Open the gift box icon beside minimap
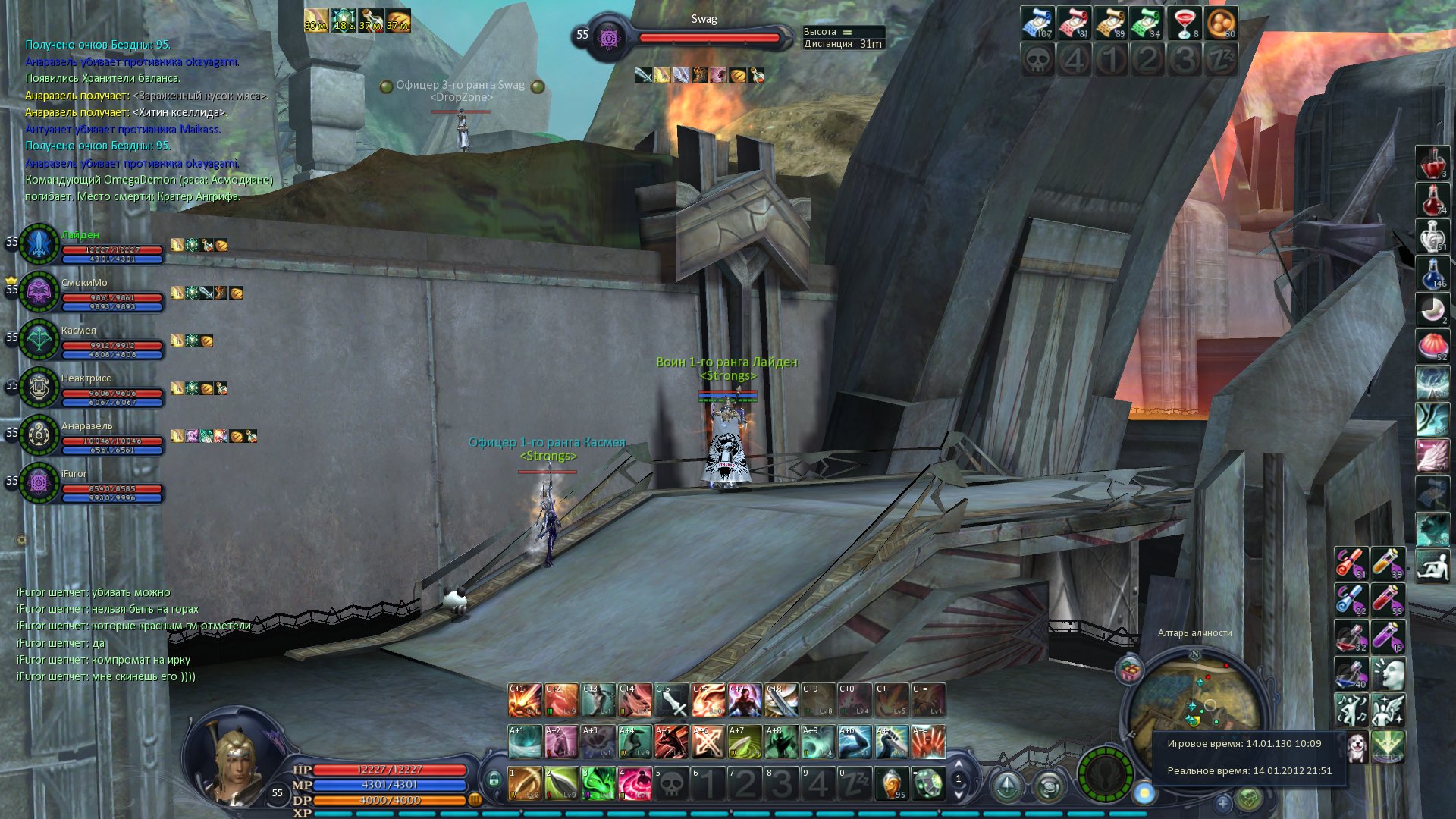The width and height of the screenshot is (1456, 819). (x=1130, y=670)
